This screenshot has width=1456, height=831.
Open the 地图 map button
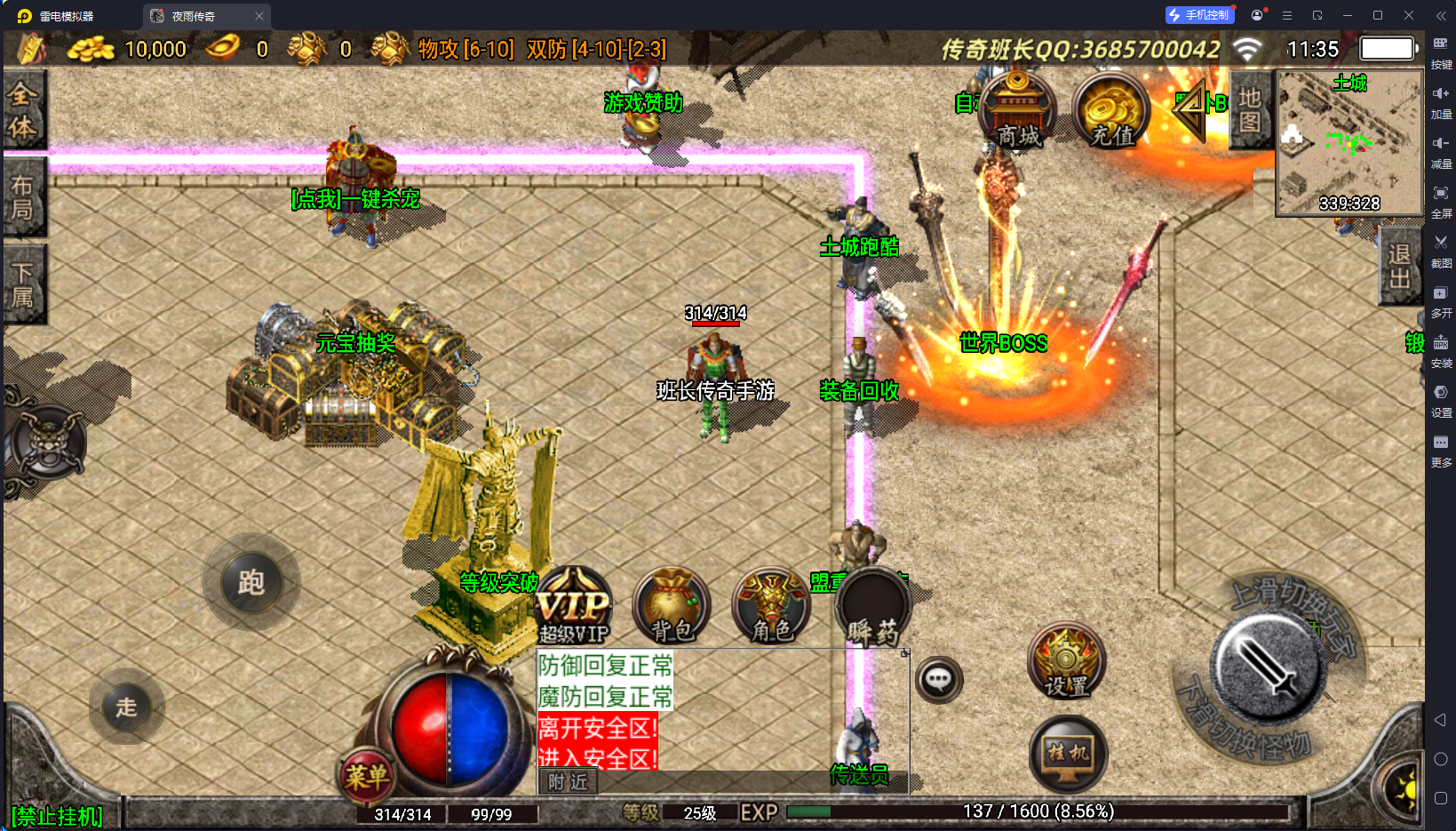pos(1250,109)
